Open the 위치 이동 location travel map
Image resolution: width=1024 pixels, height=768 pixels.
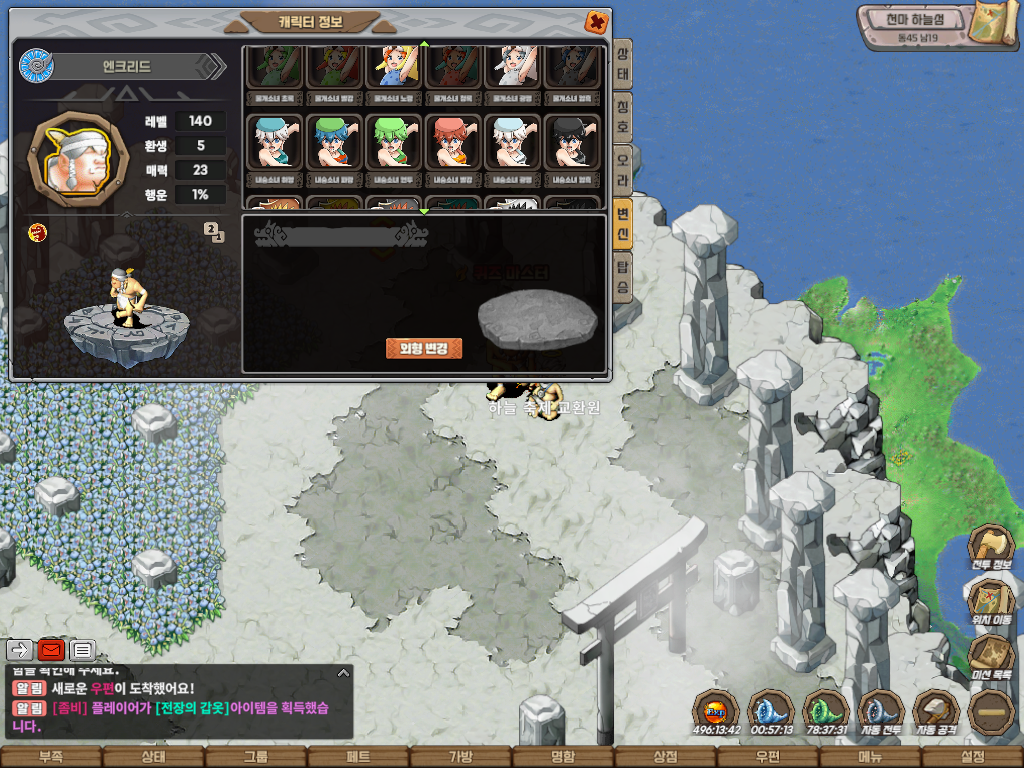pos(991,603)
